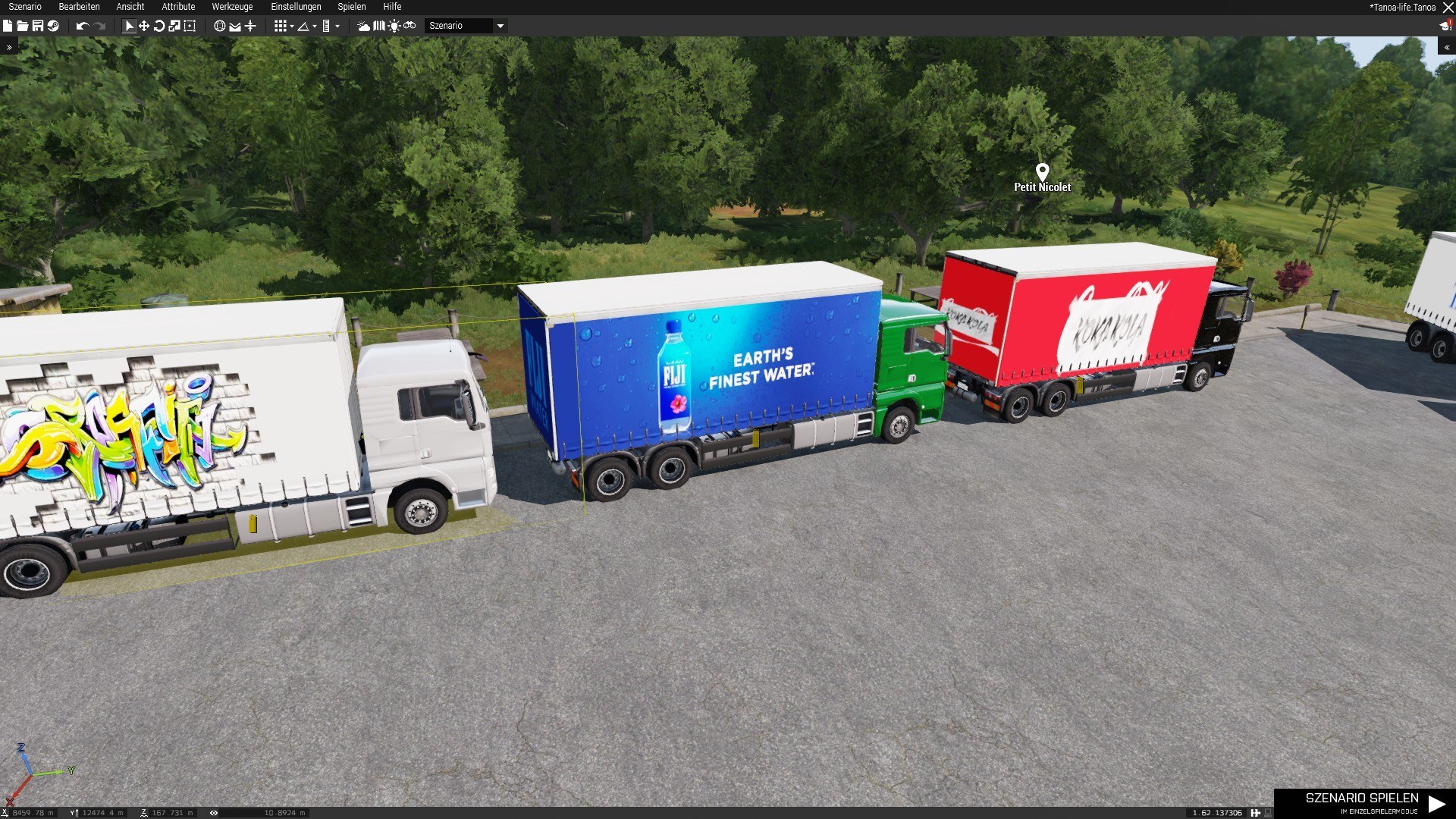The height and width of the screenshot is (819, 1456).
Task: Open the Einstellungen menu
Action: [x=296, y=7]
